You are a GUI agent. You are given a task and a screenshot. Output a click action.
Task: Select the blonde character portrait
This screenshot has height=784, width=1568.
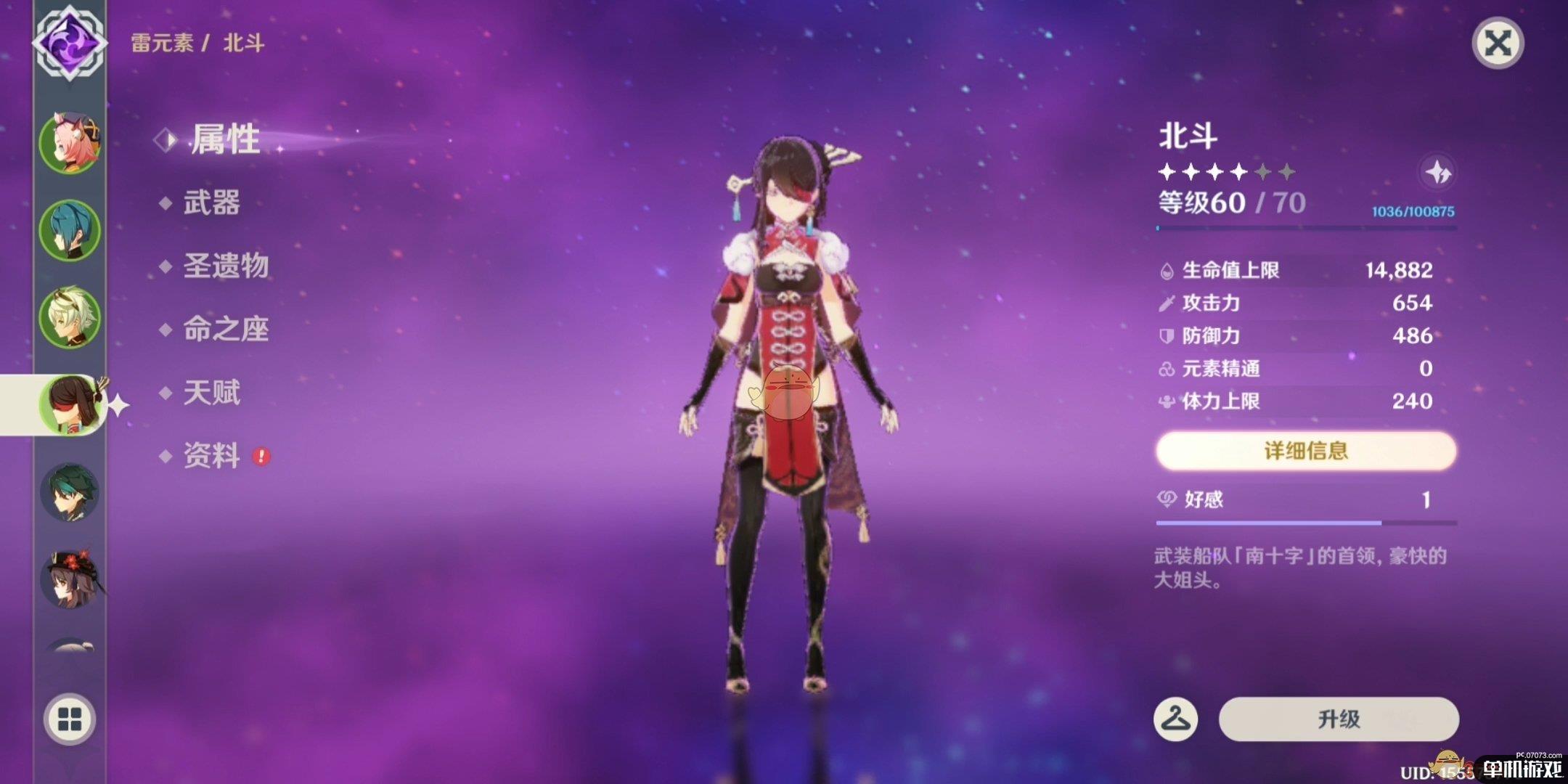(70, 317)
